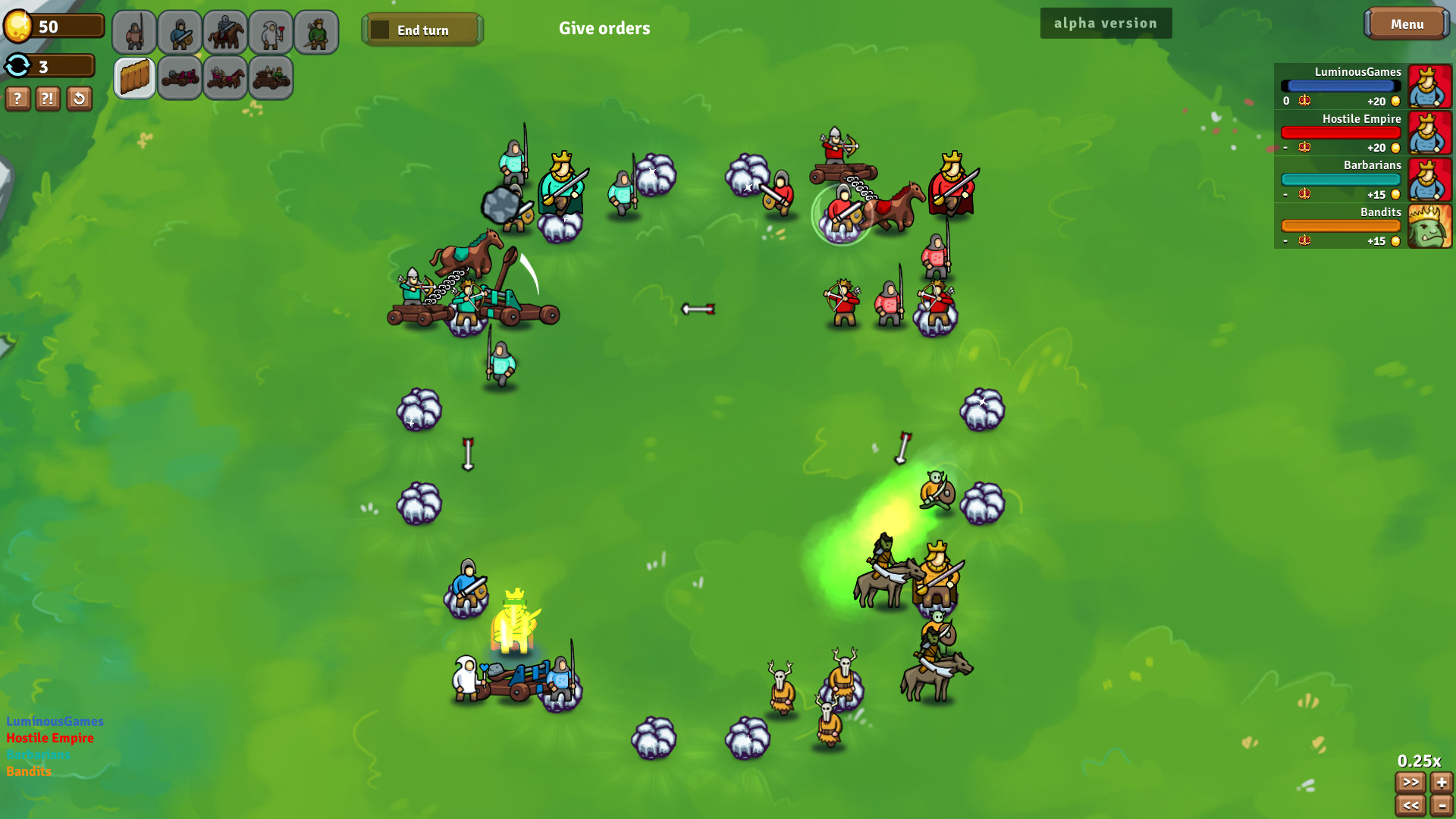This screenshot has height=819, width=1456.
Task: Click the fast-forward >> speed button
Action: point(1410,783)
